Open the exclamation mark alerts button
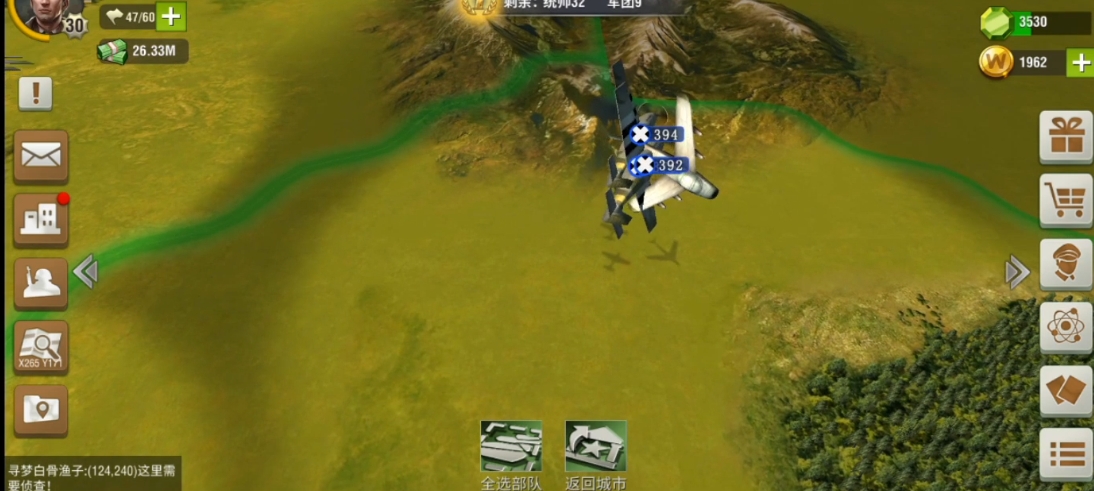 click(36, 94)
